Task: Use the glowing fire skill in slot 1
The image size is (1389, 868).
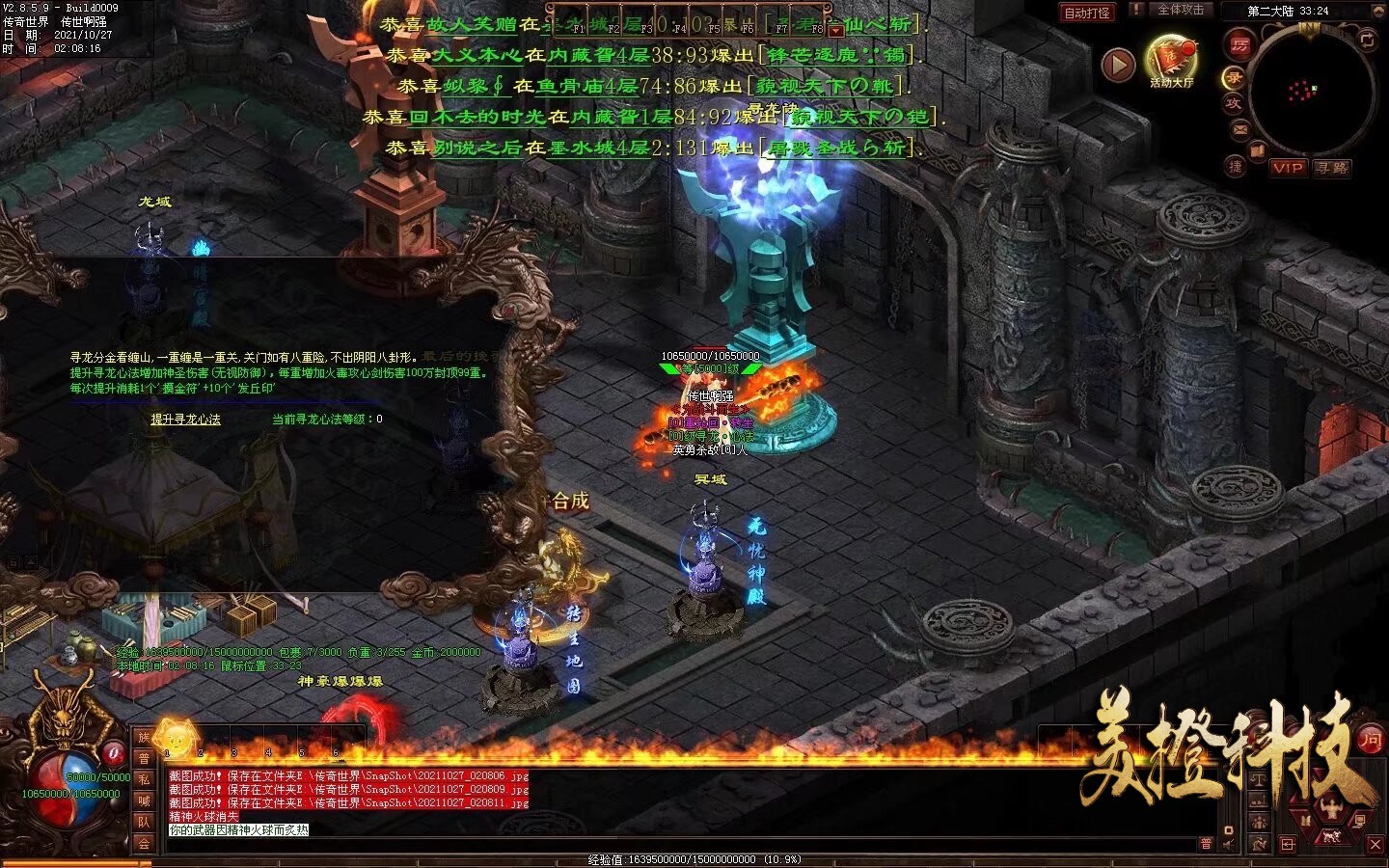Action: click(x=175, y=738)
